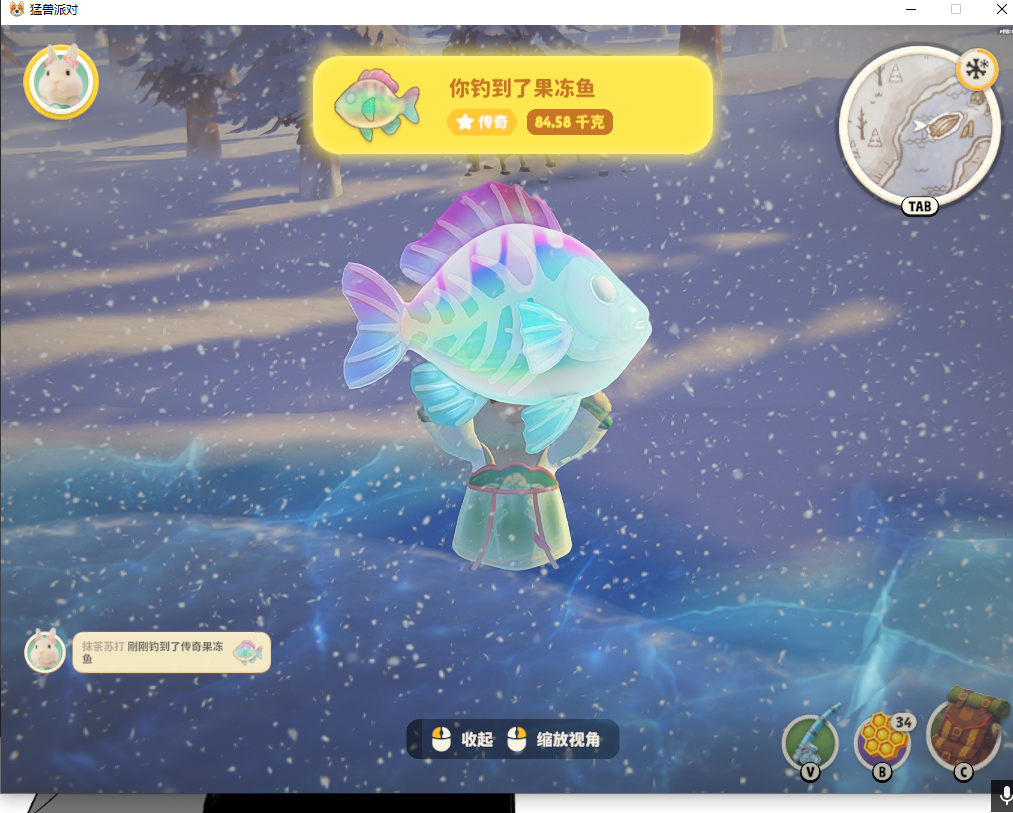Viewport: 1013px width, 813px height.
Task: Close the game window
Action: 1001,9
